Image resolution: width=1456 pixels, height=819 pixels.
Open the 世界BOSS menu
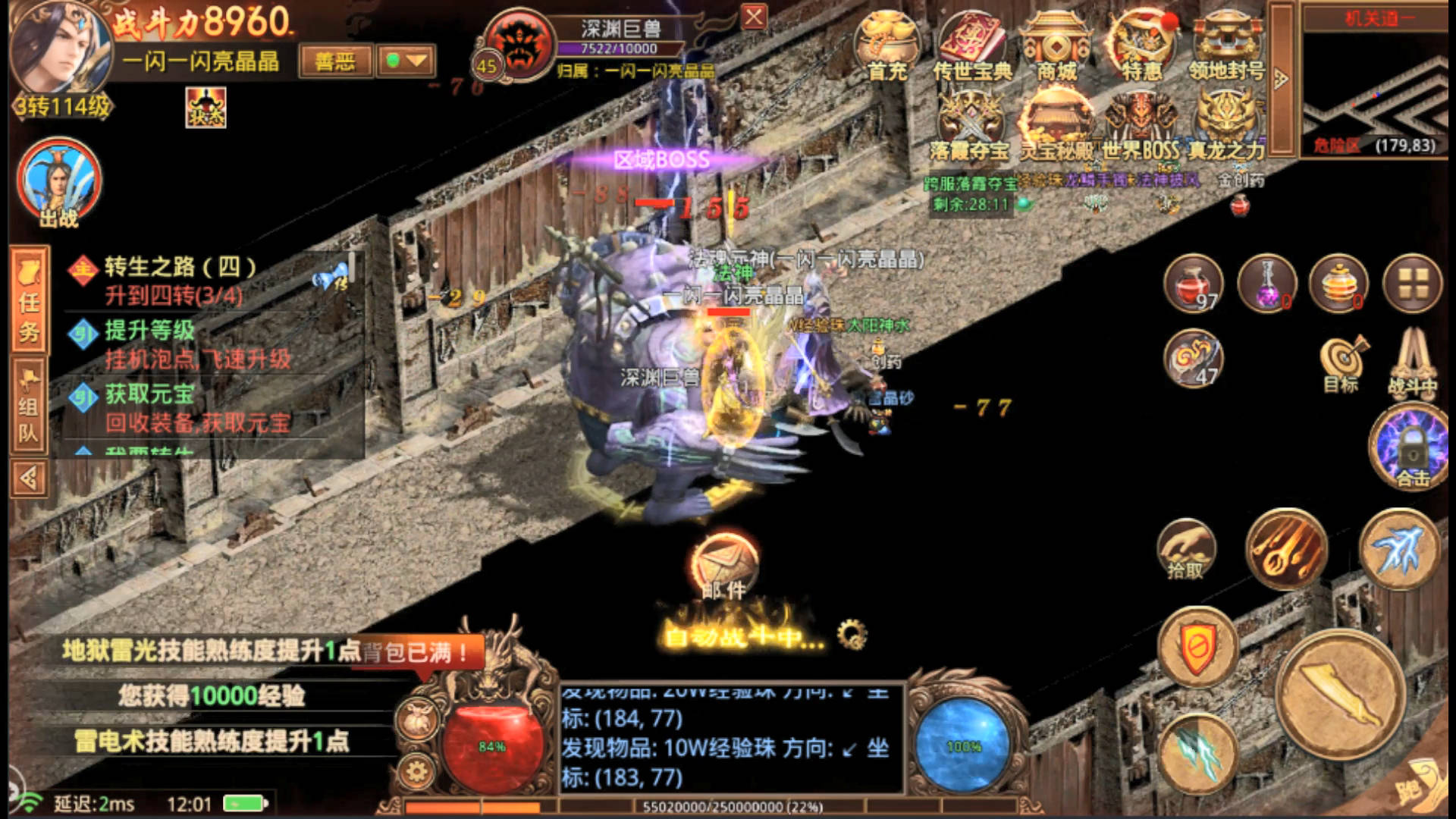[1141, 125]
